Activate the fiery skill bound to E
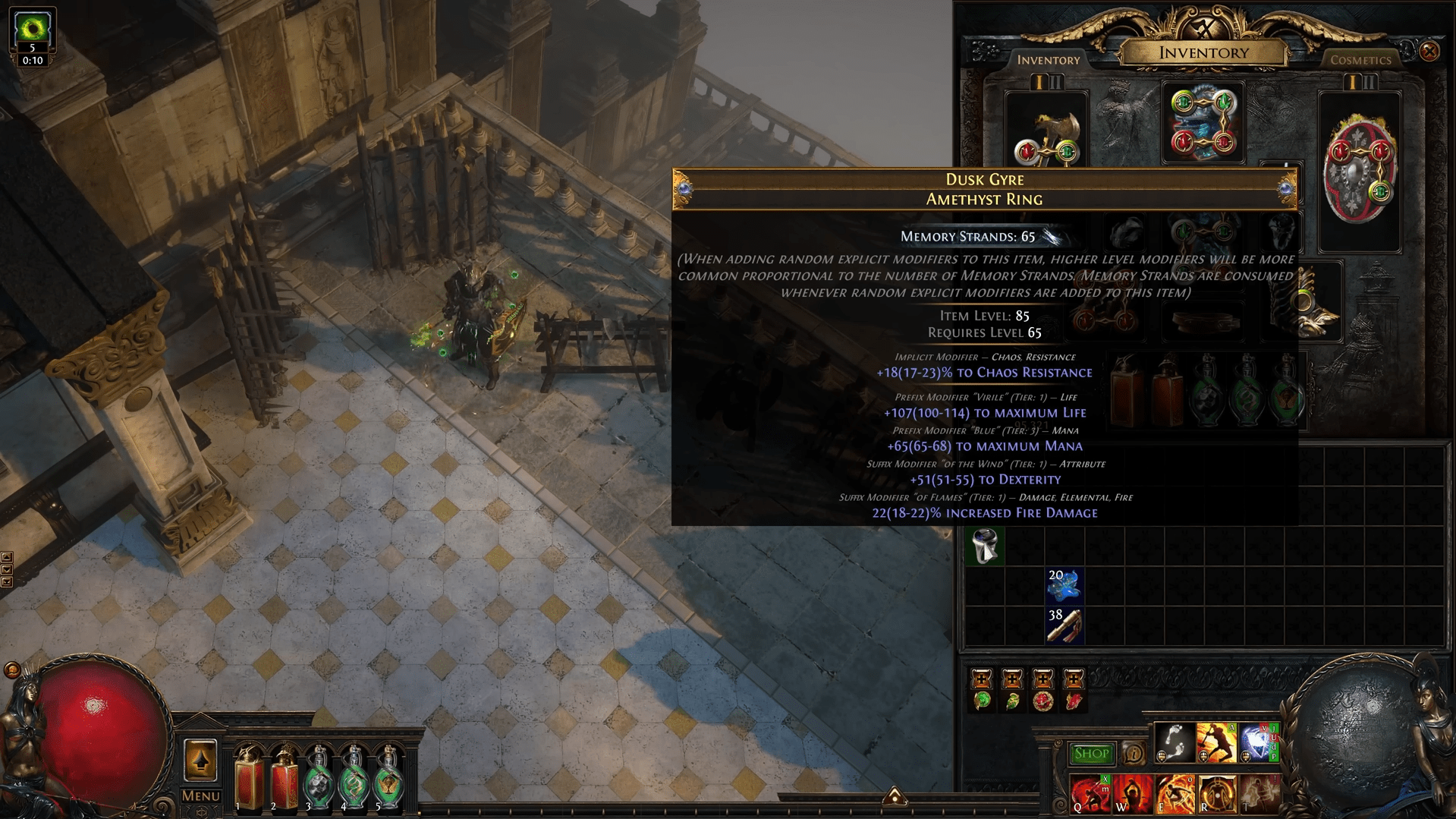The height and width of the screenshot is (819, 1456). point(1174,795)
